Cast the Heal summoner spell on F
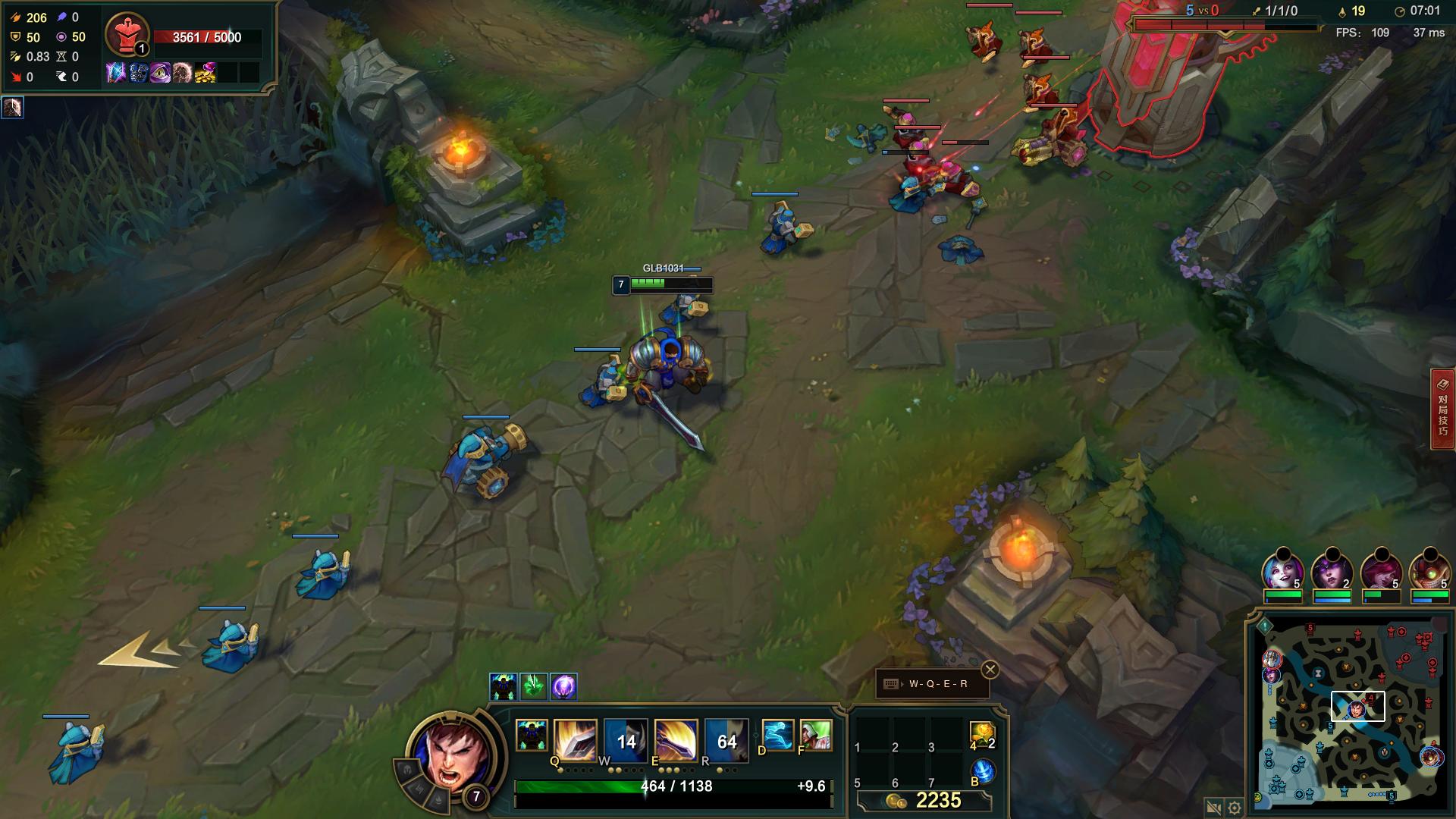This screenshot has width=1456, height=819. tap(816, 736)
